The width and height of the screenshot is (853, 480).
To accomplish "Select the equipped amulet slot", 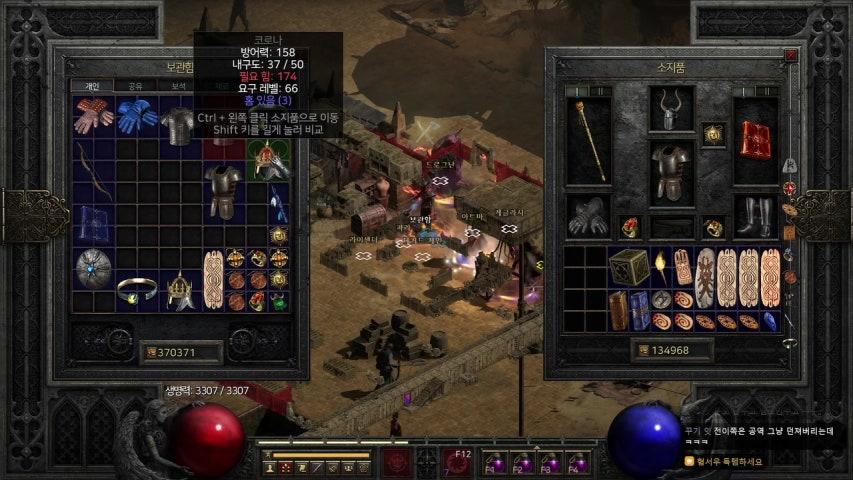I will [x=713, y=134].
